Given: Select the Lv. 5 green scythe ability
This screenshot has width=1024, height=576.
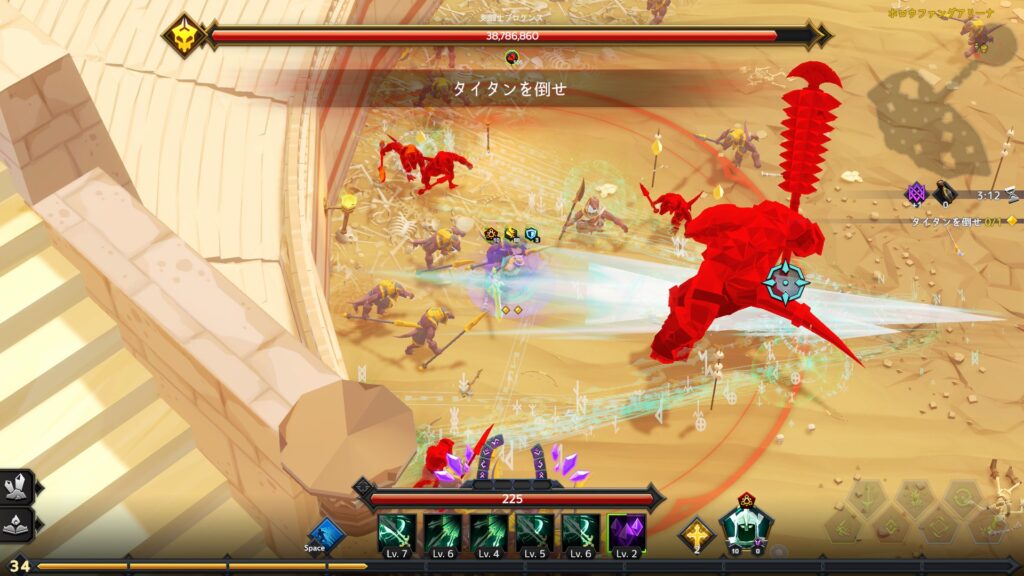Looking at the screenshot, I should 535,533.
